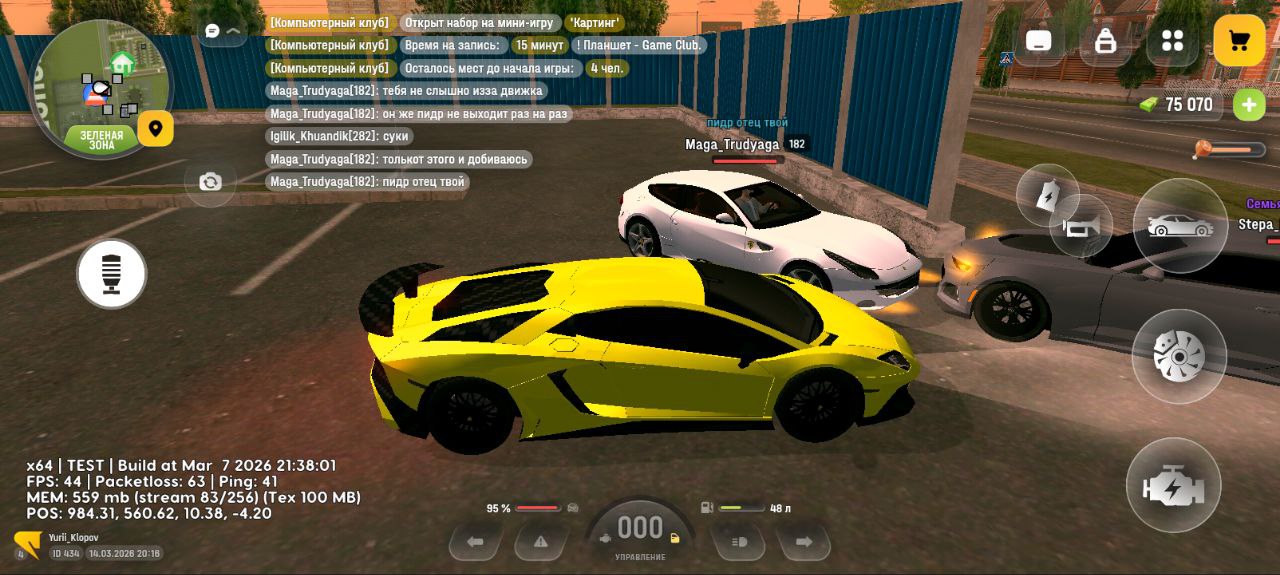Activate the hazard warning lights
The height and width of the screenshot is (575, 1280).
pos(541,542)
